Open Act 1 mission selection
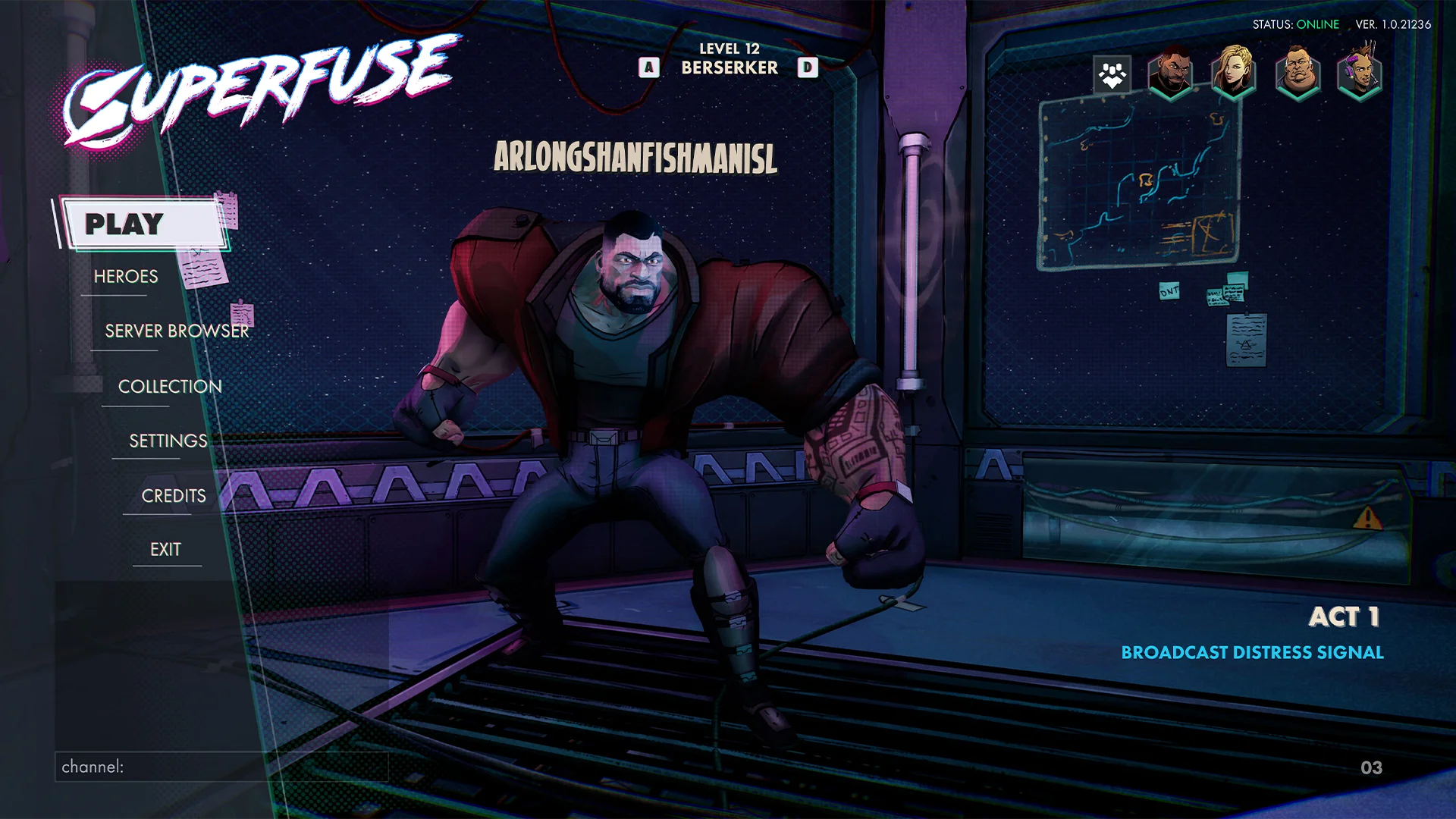 [1344, 618]
